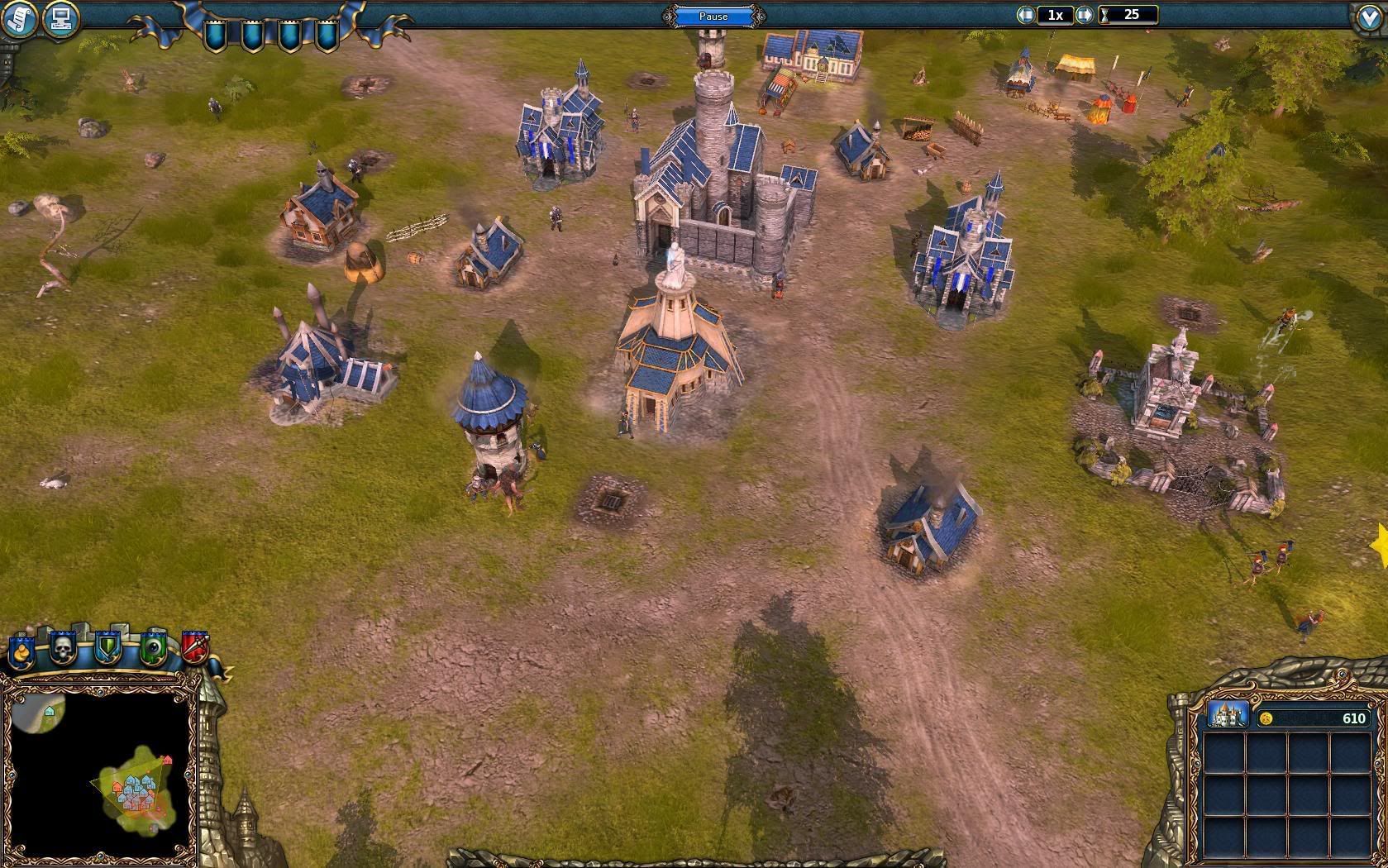Open the computer system menu

(x=60, y=18)
